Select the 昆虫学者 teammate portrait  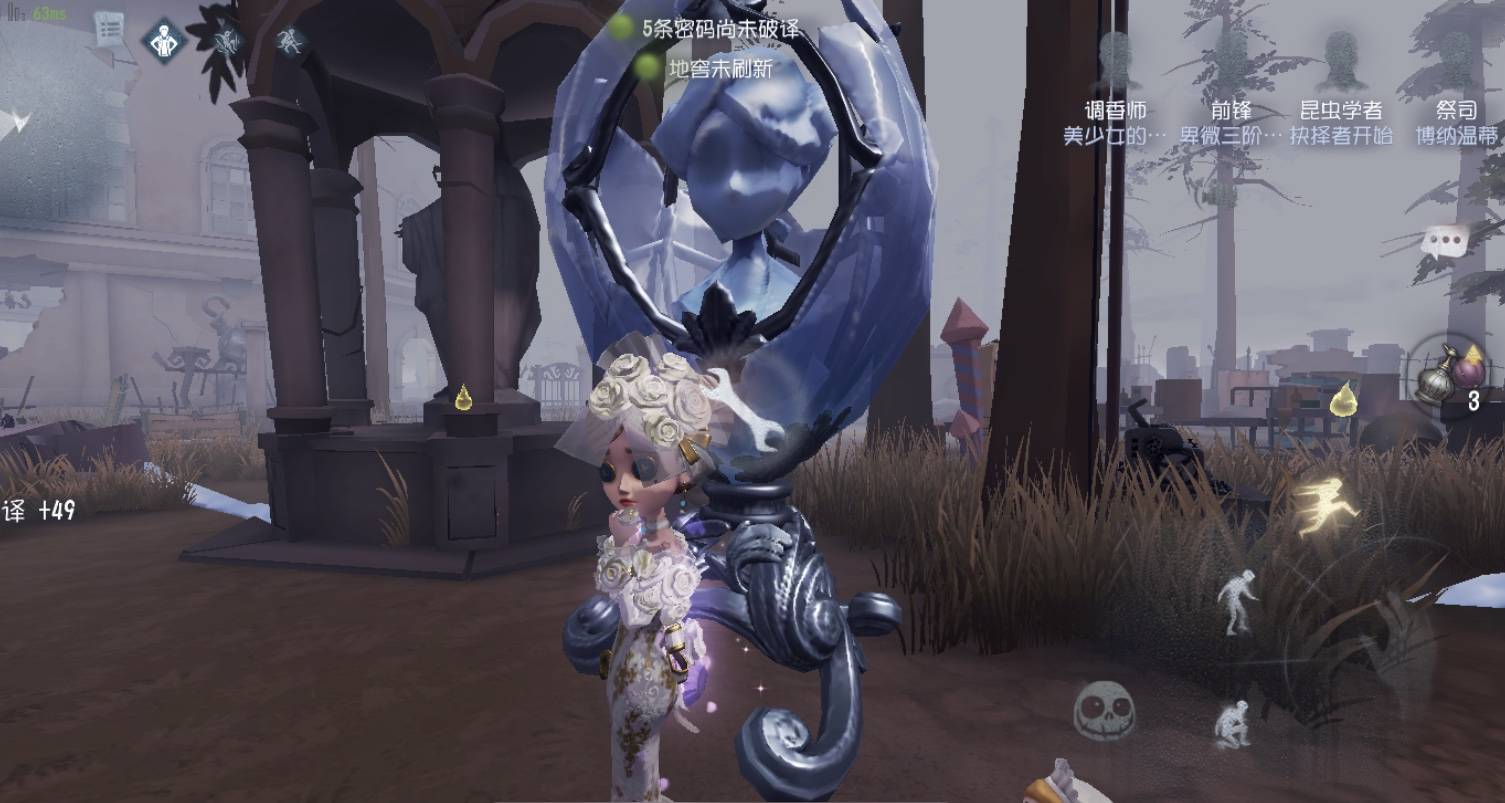(x=1340, y=62)
